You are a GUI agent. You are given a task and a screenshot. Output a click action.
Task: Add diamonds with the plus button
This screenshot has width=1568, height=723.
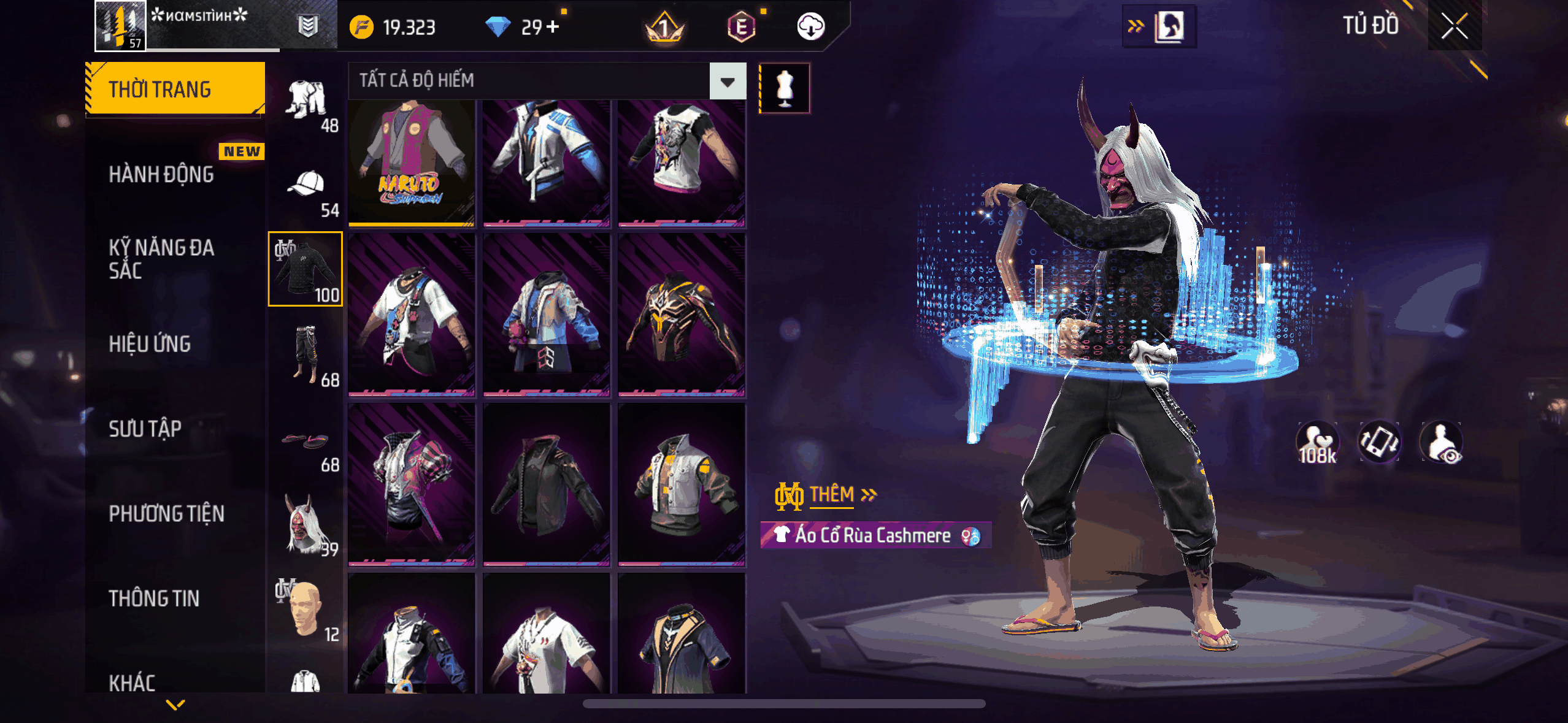553,27
